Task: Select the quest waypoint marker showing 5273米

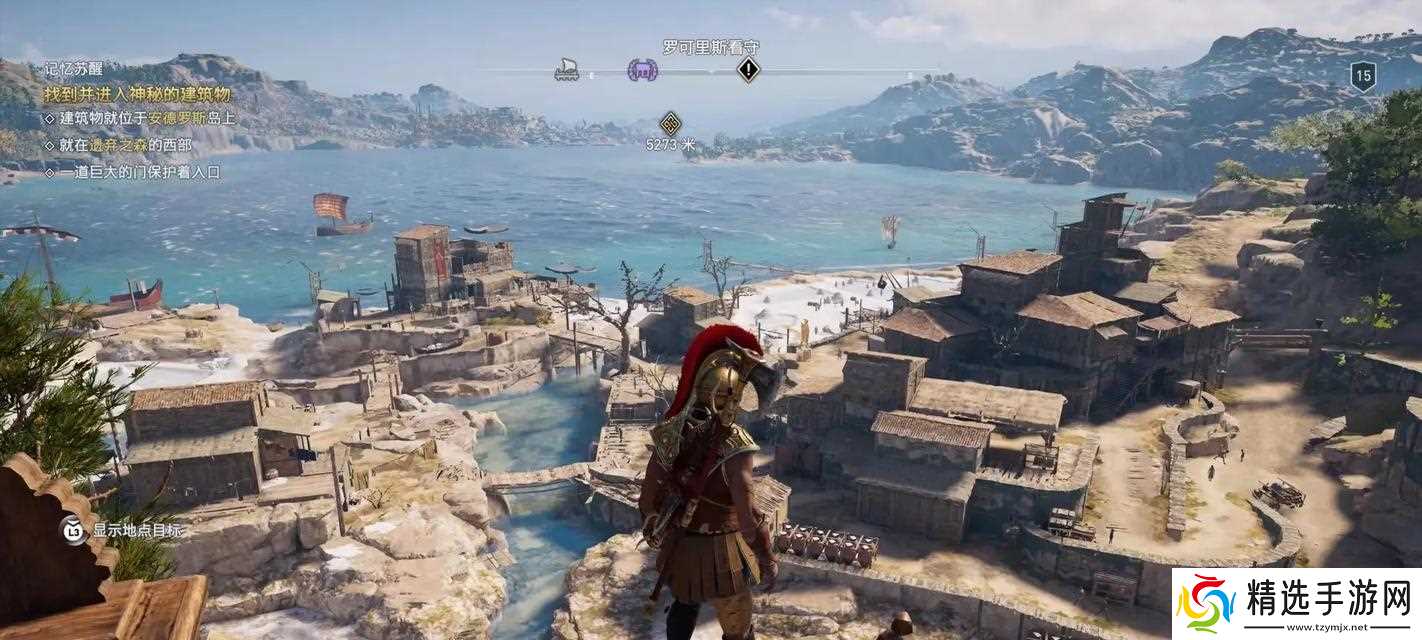Action: click(670, 124)
